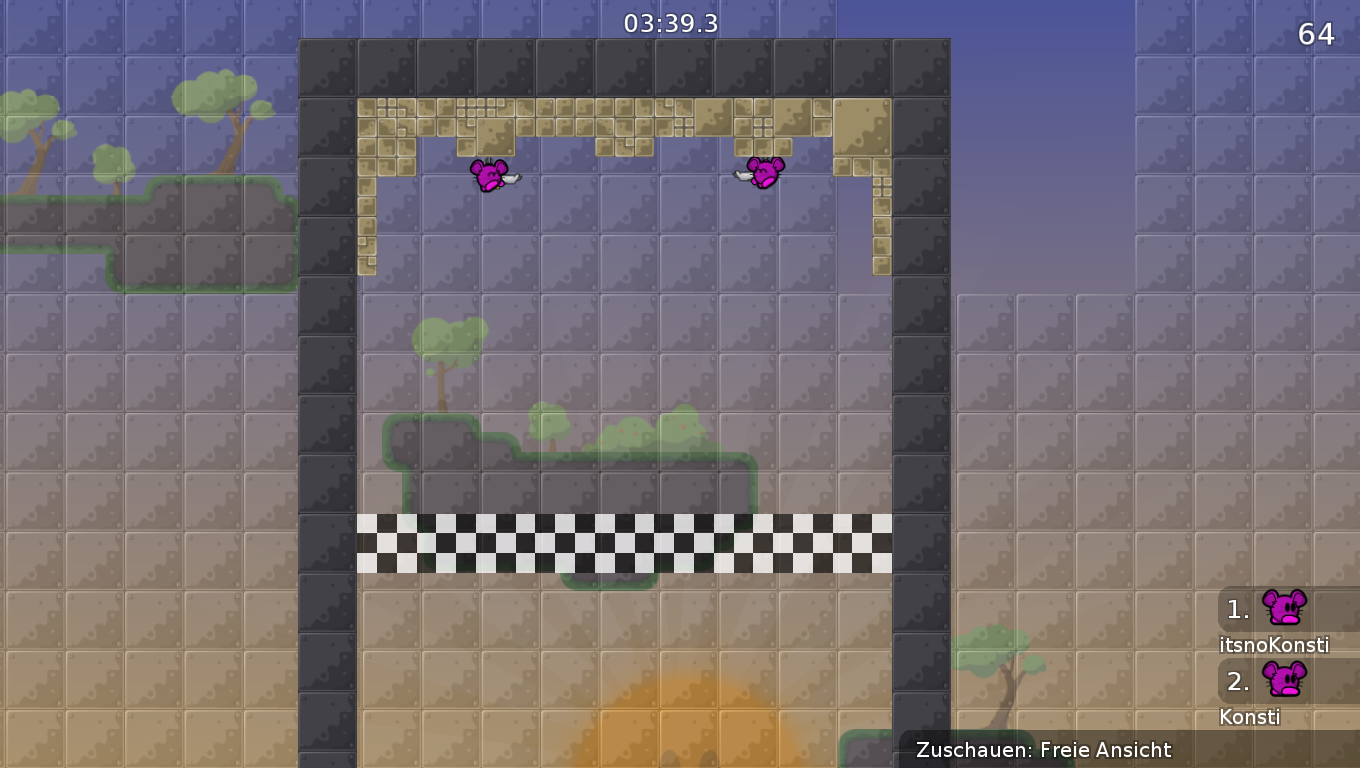The width and height of the screenshot is (1360, 768).
Task: Toggle spectator mode via the Zuschauen bar
Action: [x=1042, y=750]
